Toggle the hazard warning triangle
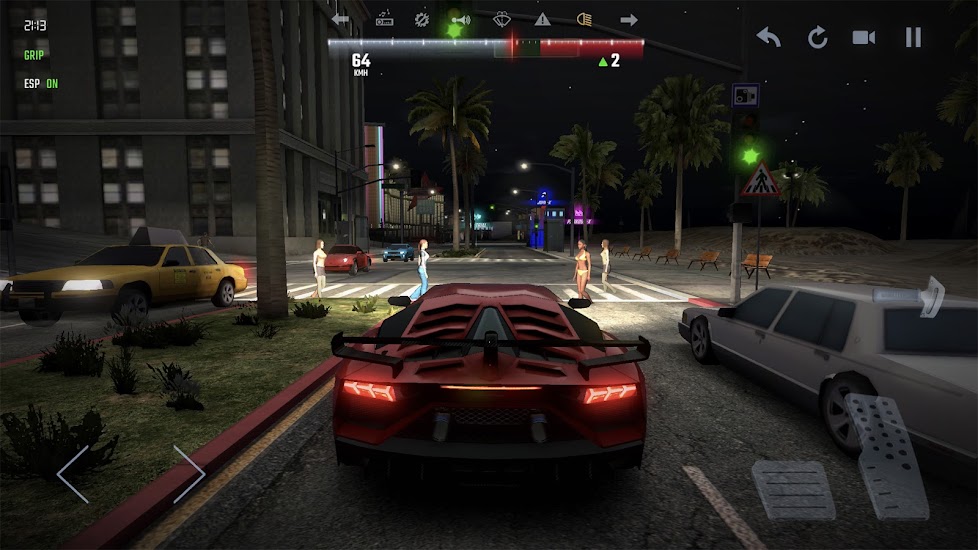 [x=542, y=19]
